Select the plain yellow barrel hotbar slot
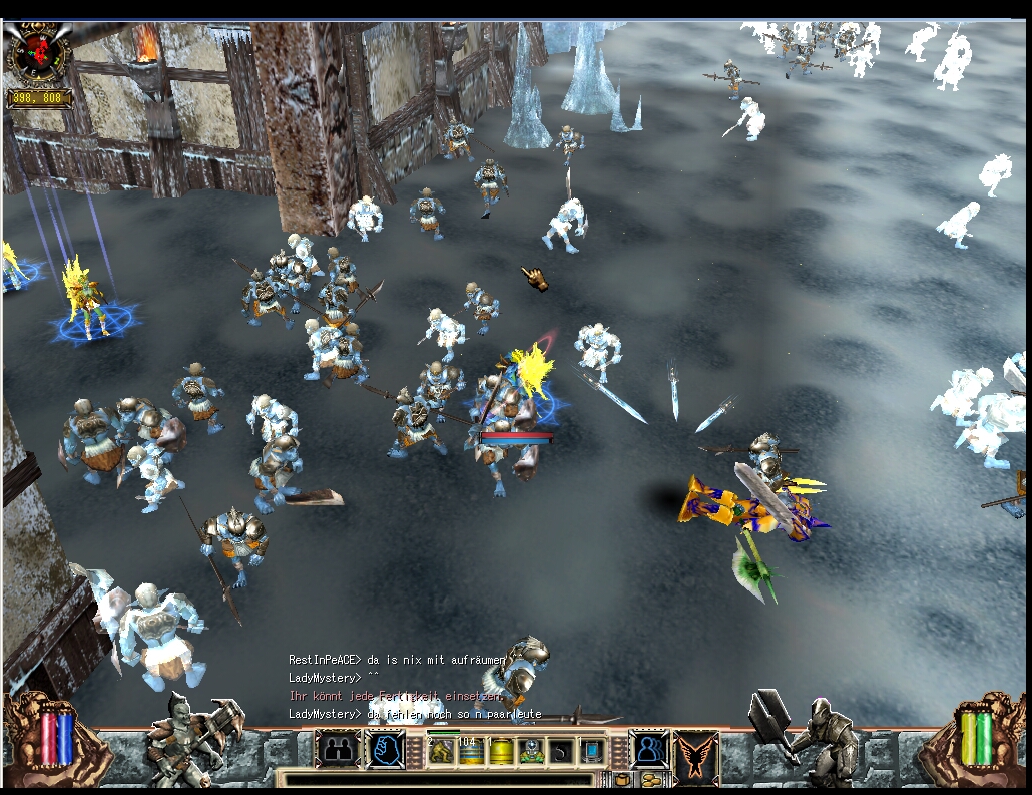The height and width of the screenshot is (795, 1032). [x=502, y=751]
